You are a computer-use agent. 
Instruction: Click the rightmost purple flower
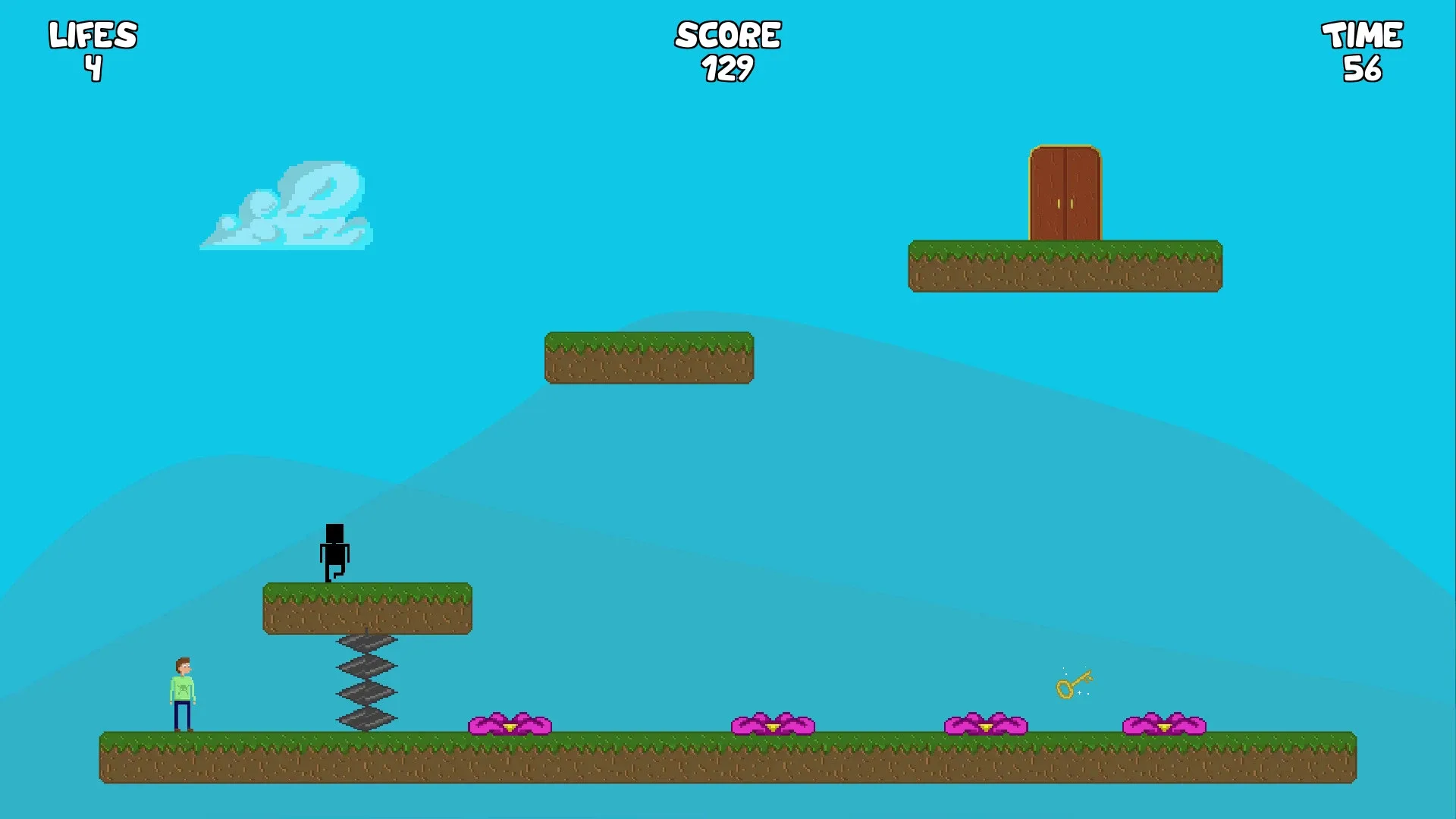[1164, 724]
